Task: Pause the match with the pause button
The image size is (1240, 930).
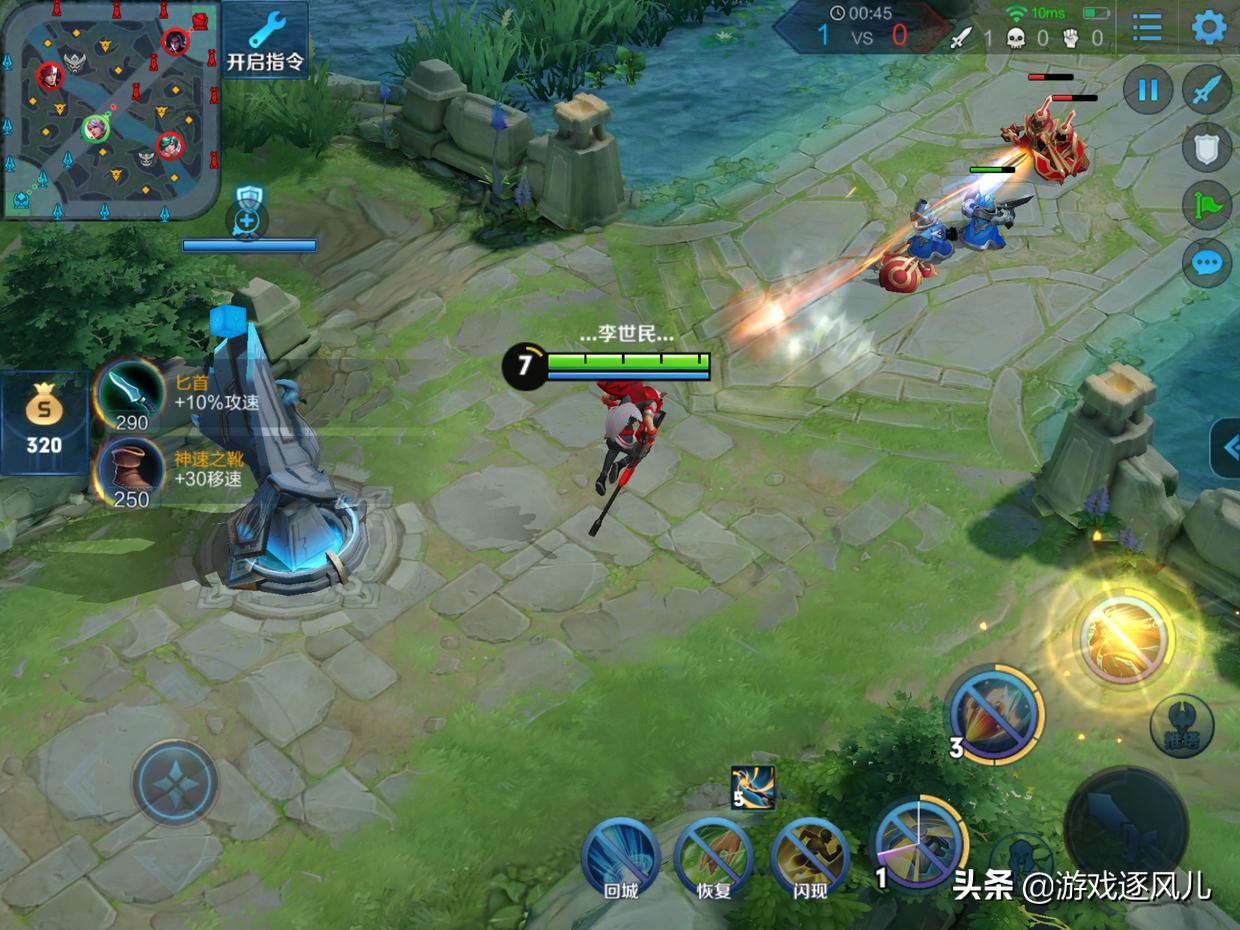Action: pyautogui.click(x=1147, y=91)
